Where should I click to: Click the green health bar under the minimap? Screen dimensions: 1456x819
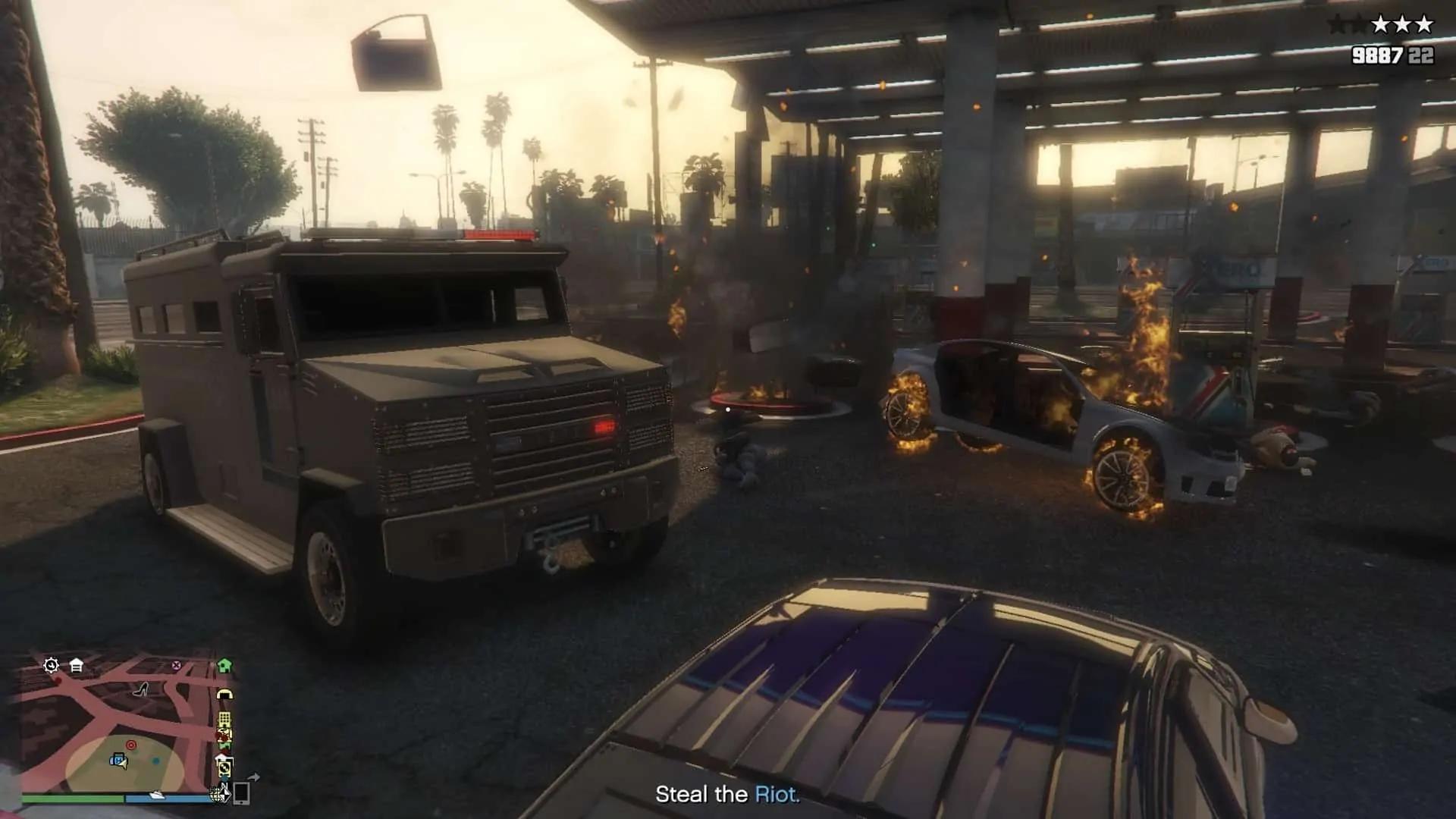point(72,799)
